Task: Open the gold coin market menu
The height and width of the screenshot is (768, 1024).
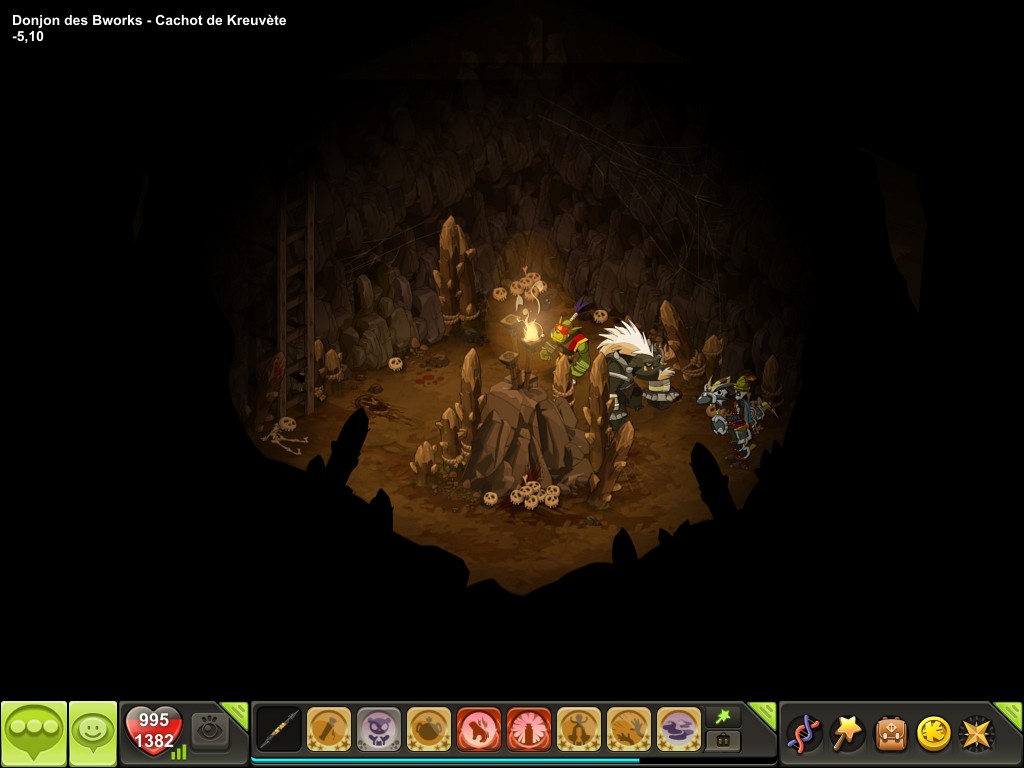Action: [934, 733]
